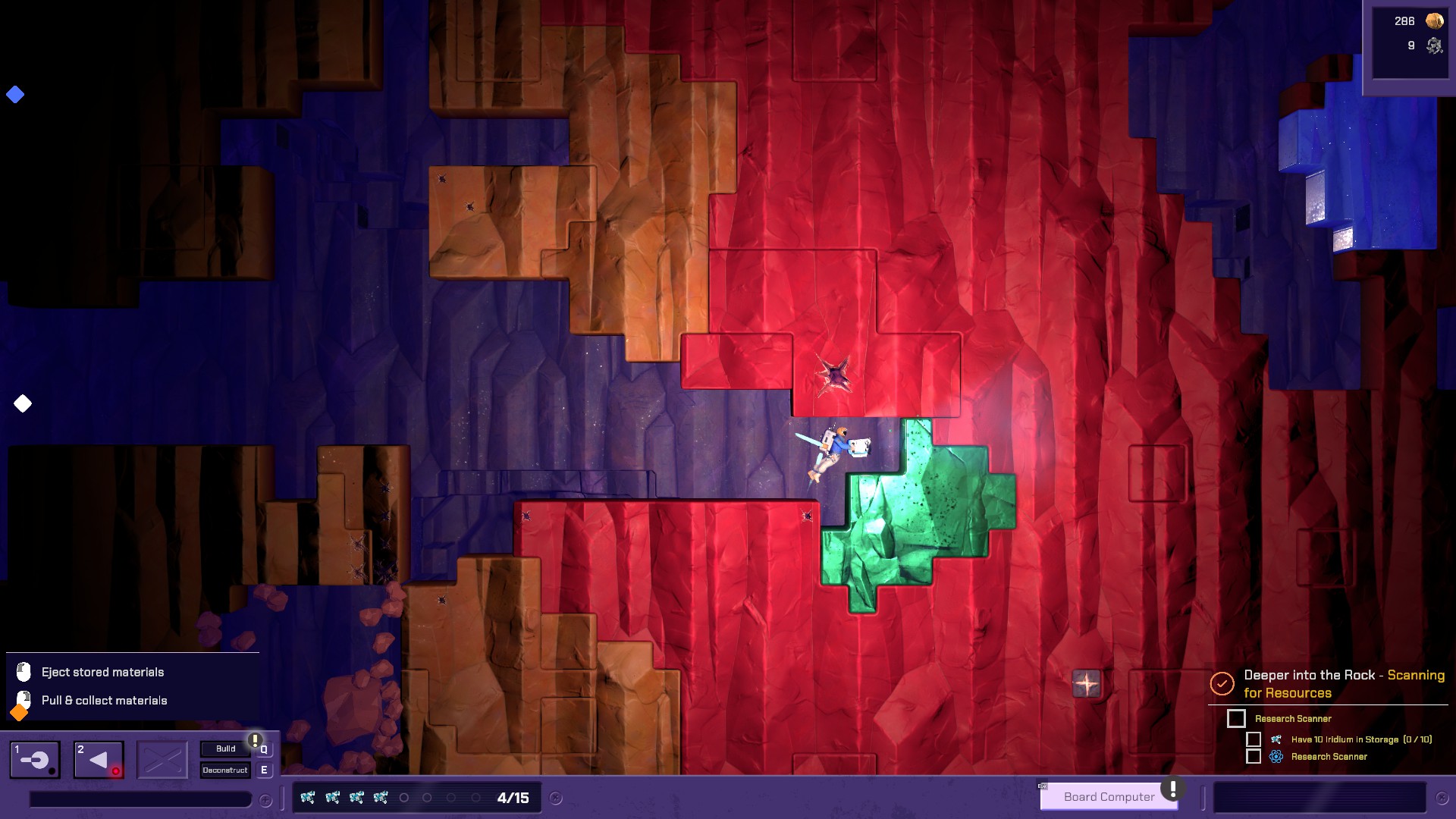Click the disabled crossed-out tool slot
This screenshot has width=1456, height=819.
[x=162, y=759]
